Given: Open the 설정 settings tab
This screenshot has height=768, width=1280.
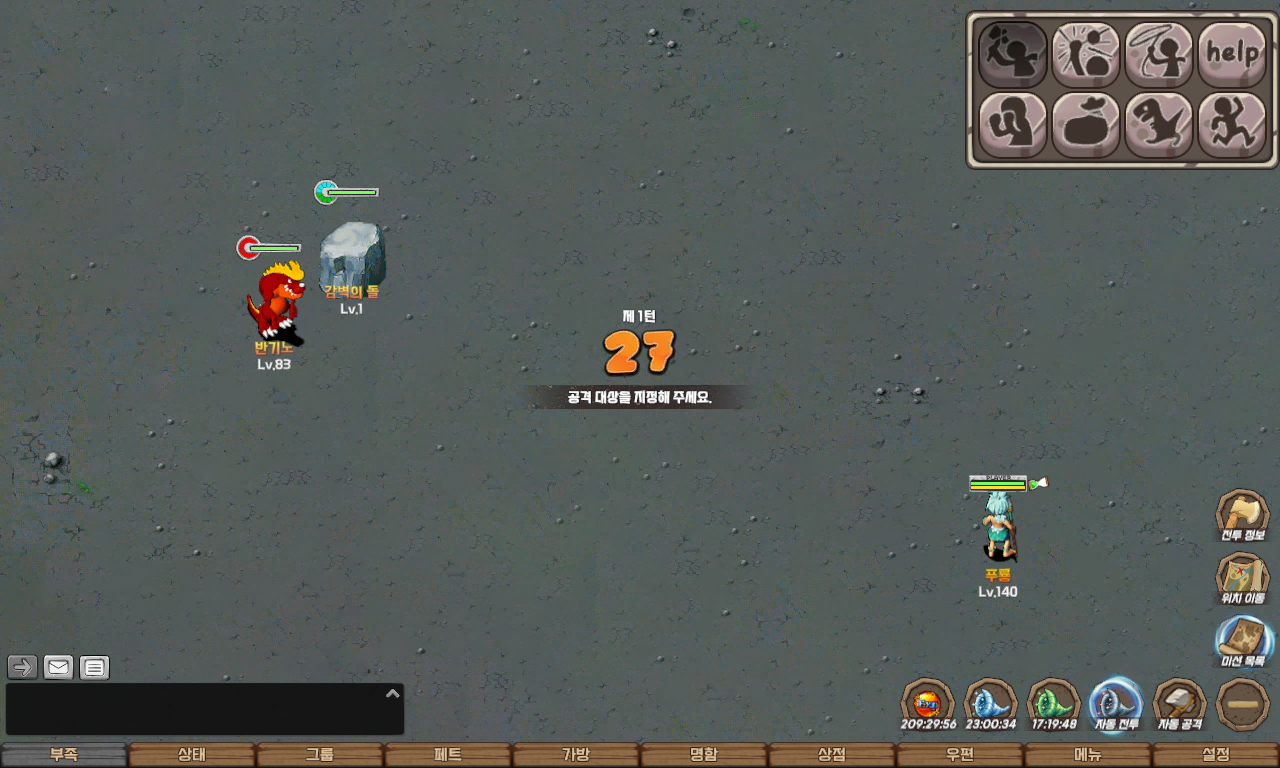Looking at the screenshot, I should (x=1216, y=755).
